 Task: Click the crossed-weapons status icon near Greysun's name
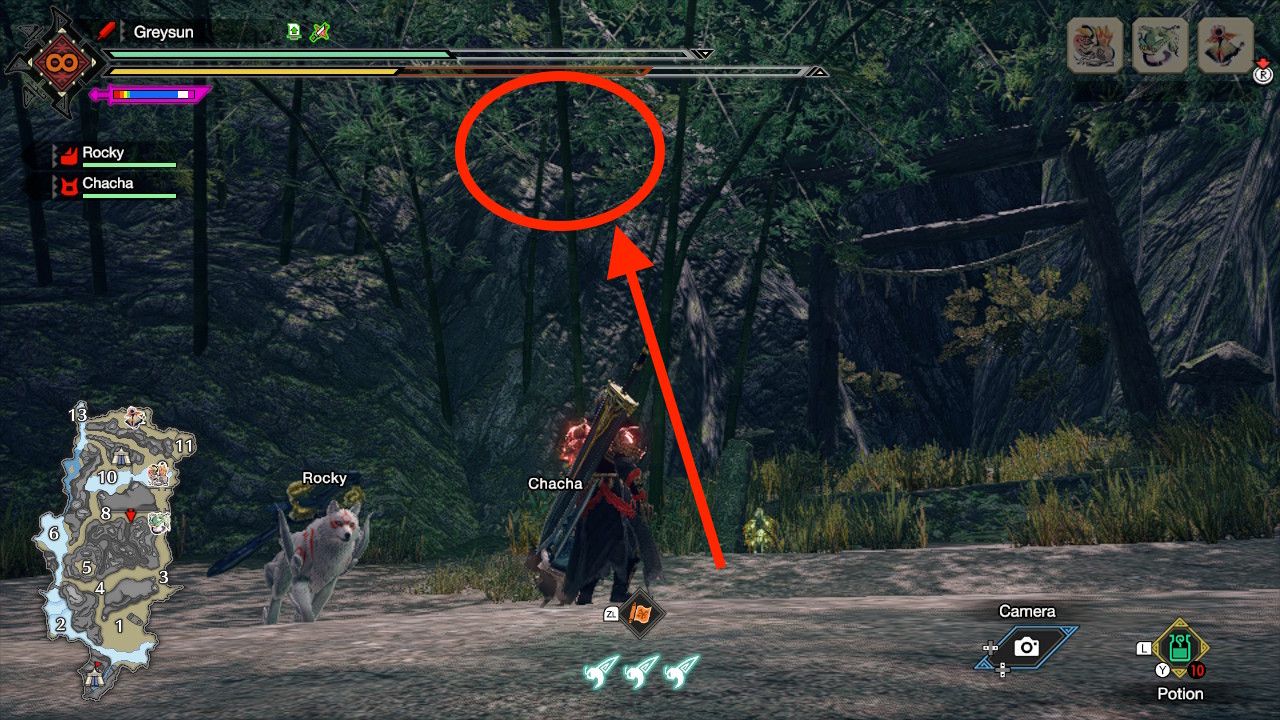click(x=319, y=32)
